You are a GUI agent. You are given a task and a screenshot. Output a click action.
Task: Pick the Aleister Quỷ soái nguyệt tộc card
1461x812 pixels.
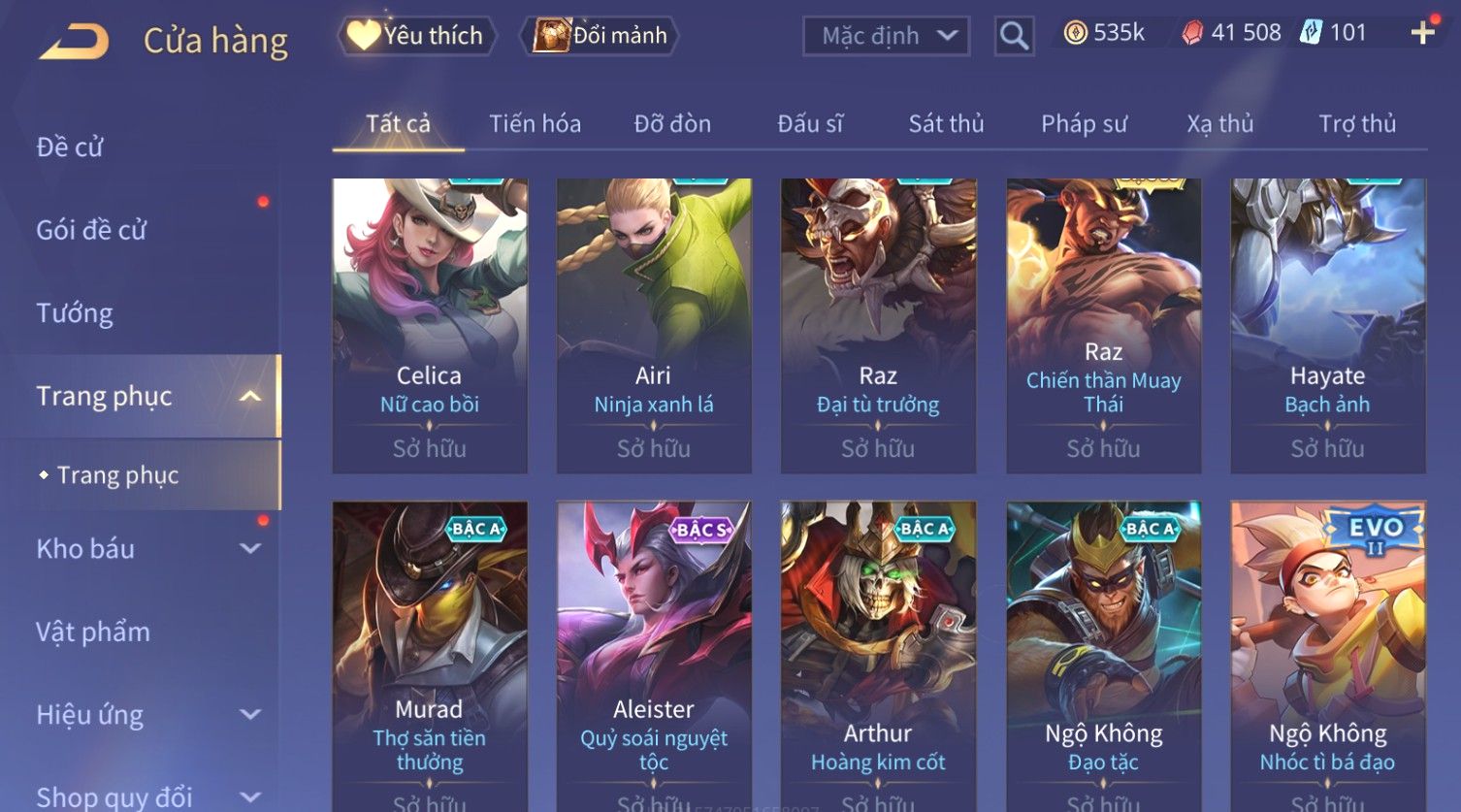(x=654, y=650)
